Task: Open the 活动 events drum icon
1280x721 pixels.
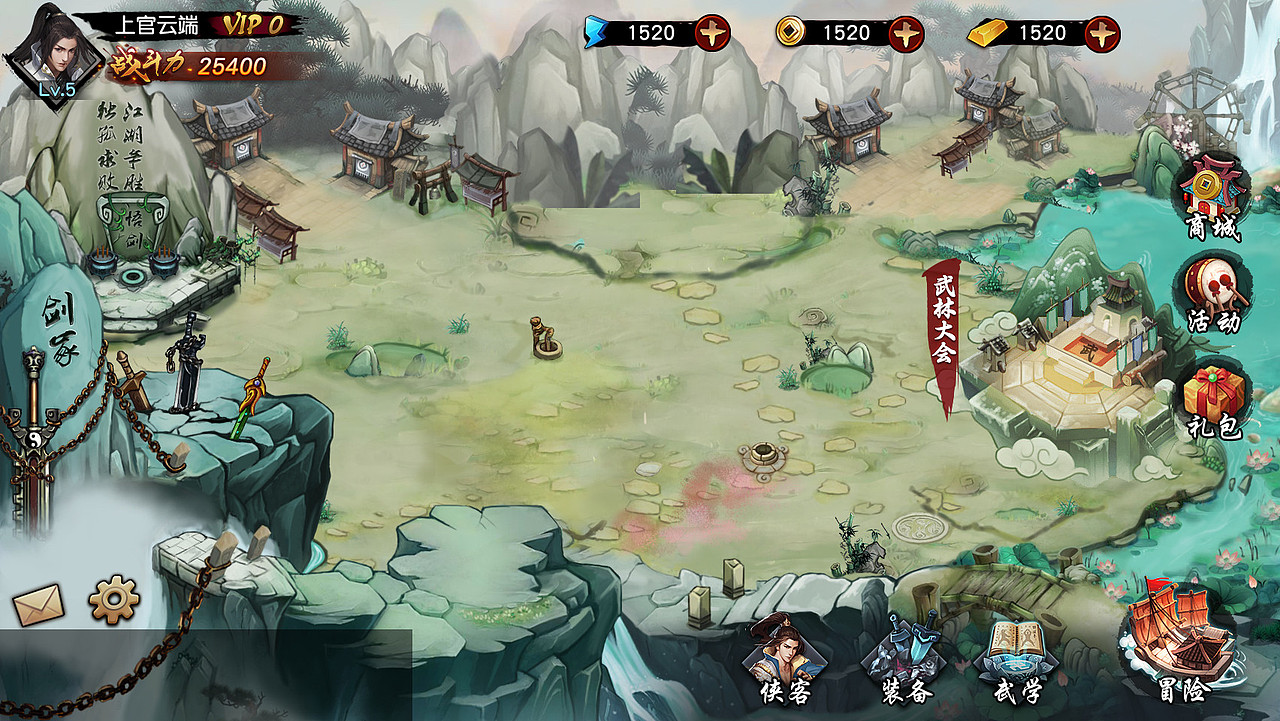Action: [x=1214, y=291]
